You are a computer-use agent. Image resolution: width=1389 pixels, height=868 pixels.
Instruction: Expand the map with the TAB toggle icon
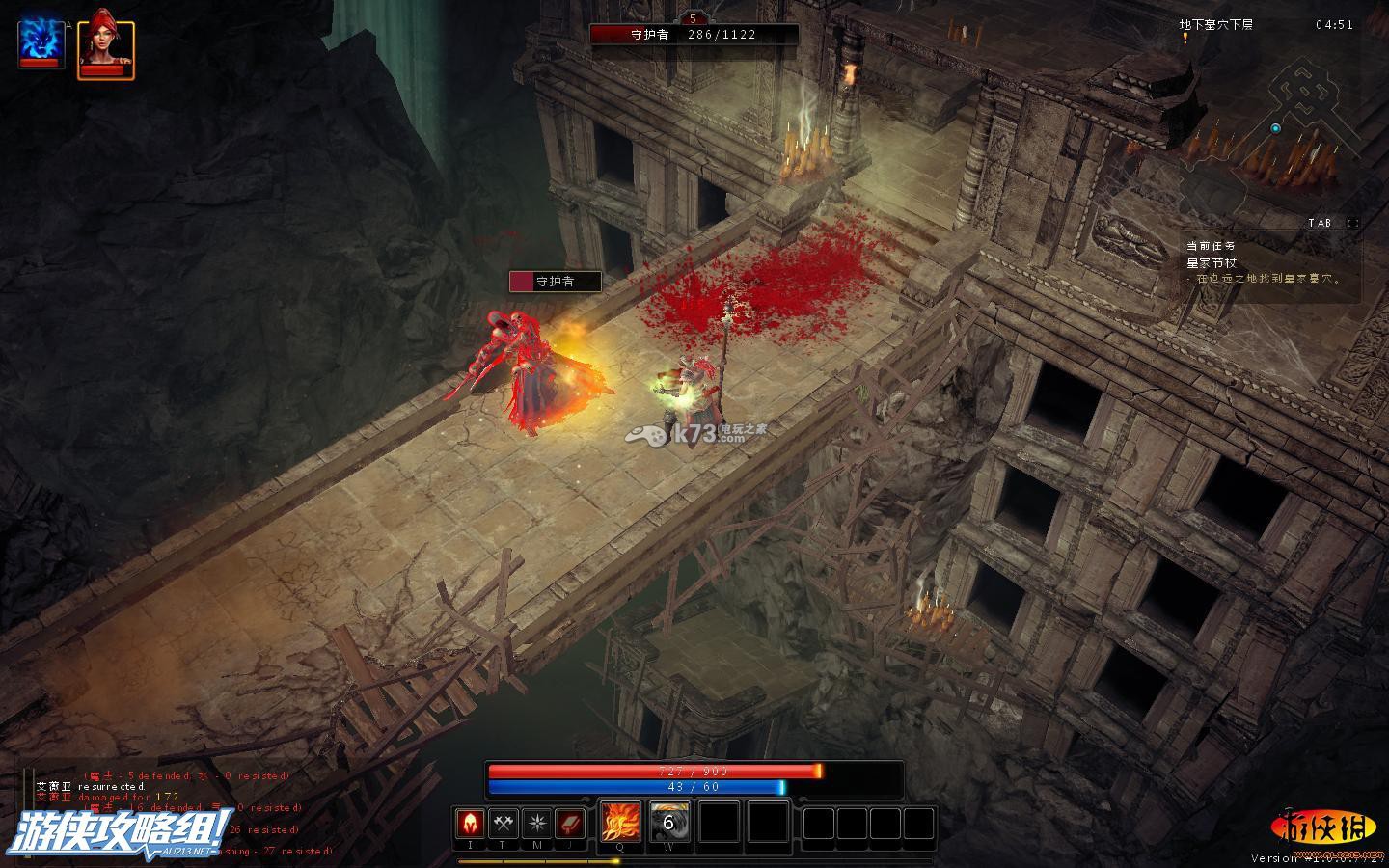(x=1352, y=223)
